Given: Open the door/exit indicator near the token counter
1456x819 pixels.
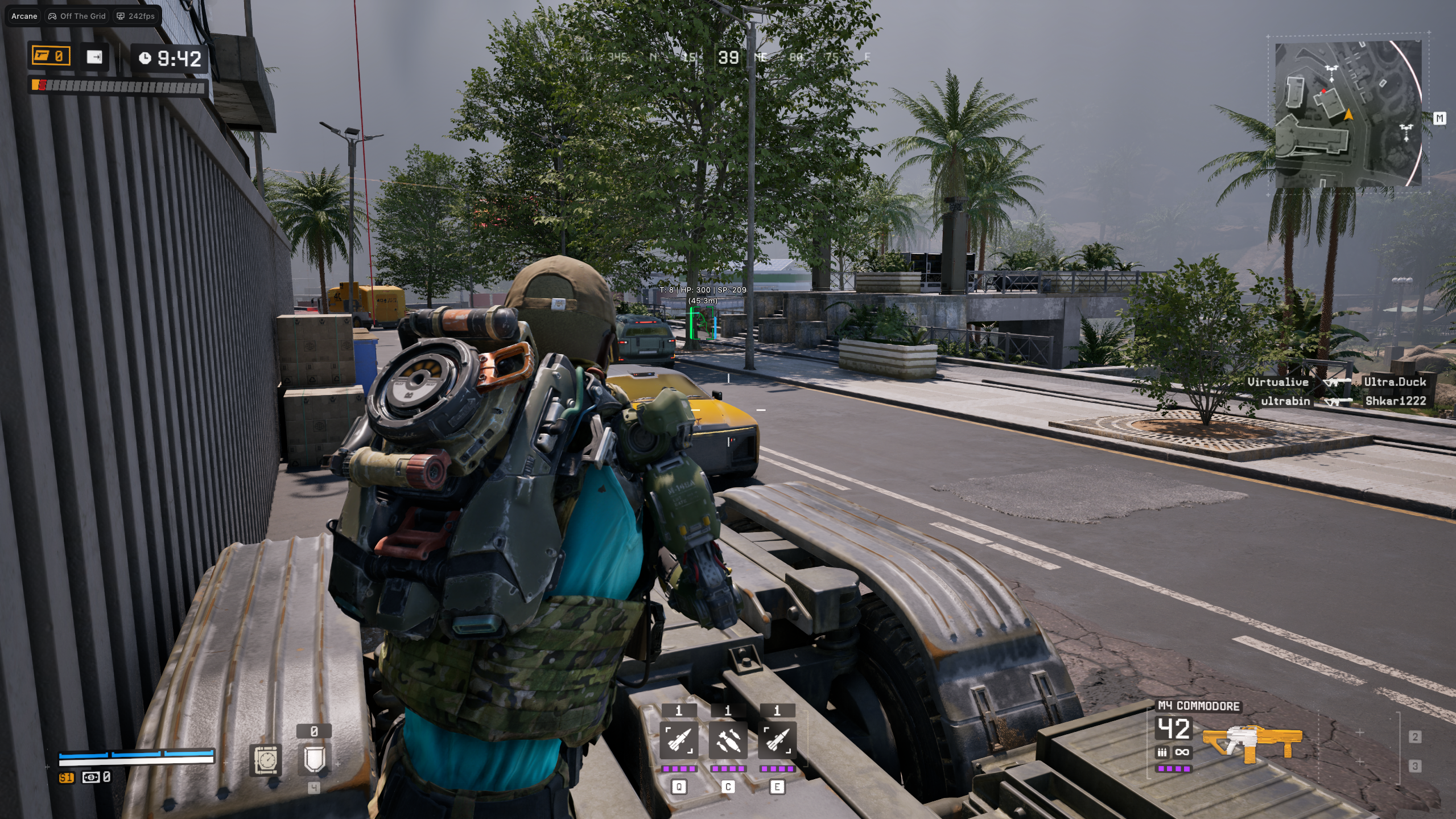Looking at the screenshot, I should pyautogui.click(x=96, y=56).
